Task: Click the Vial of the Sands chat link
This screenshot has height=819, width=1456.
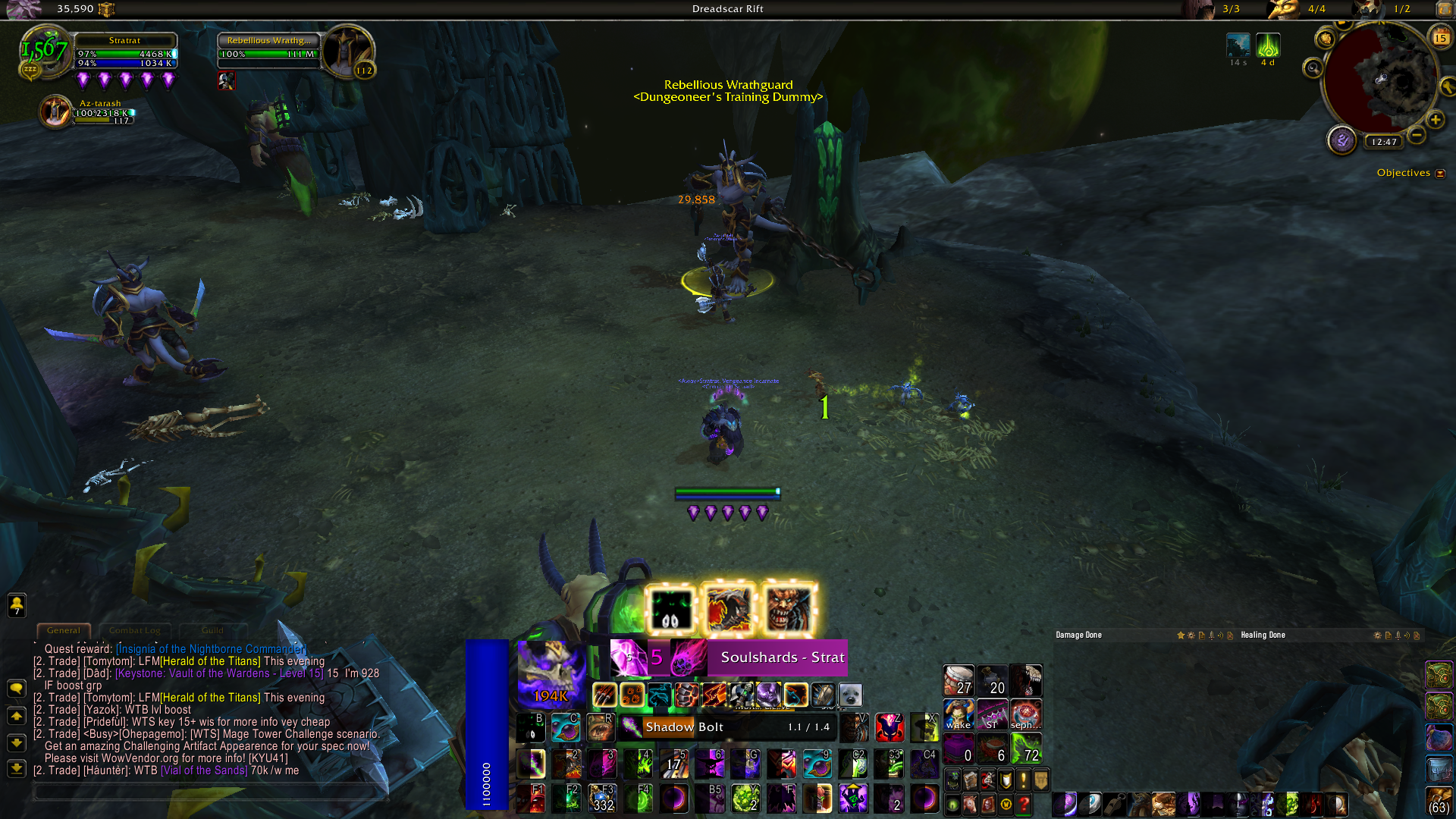Action: click(204, 770)
